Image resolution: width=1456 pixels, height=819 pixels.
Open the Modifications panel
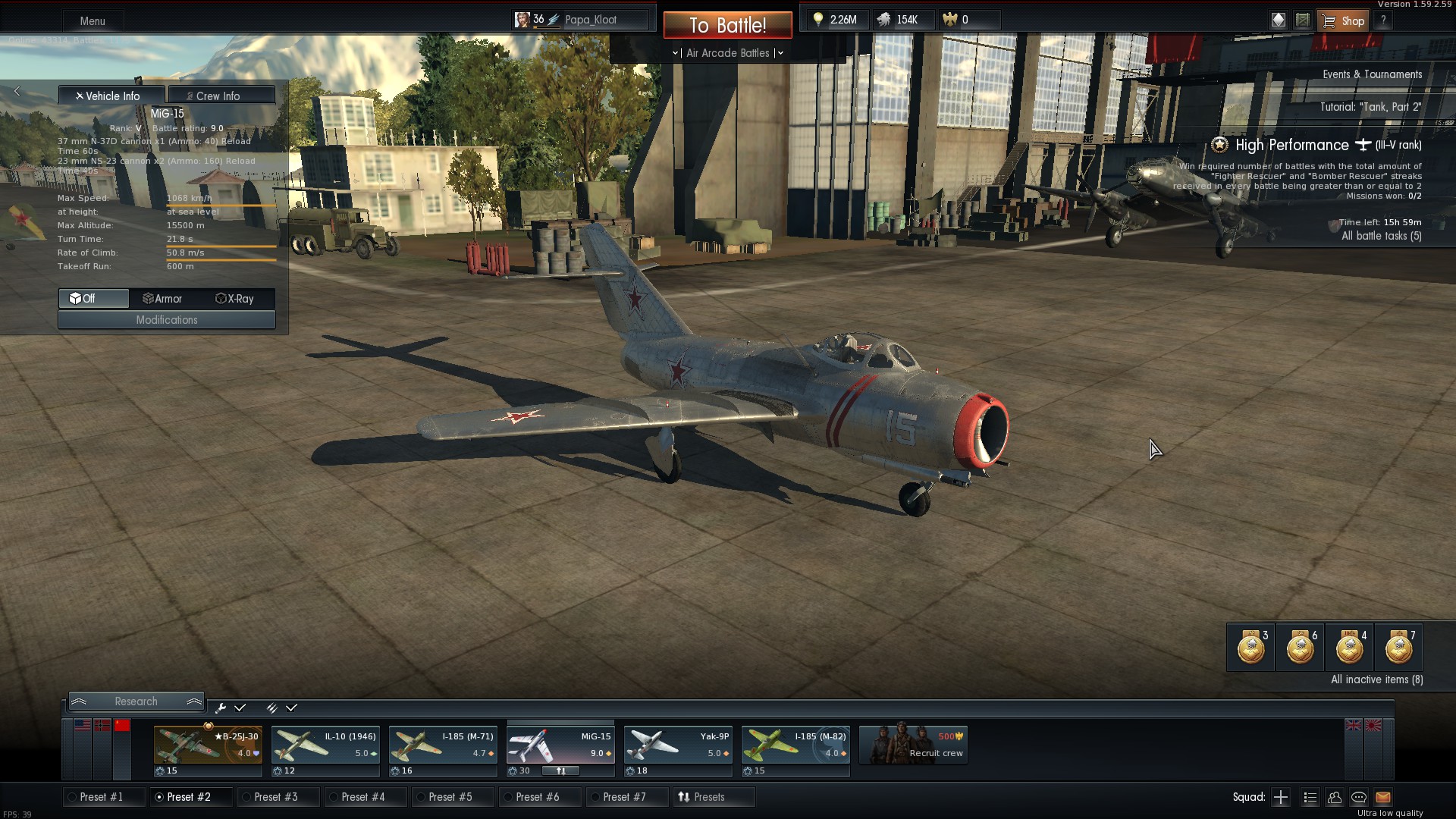167,320
